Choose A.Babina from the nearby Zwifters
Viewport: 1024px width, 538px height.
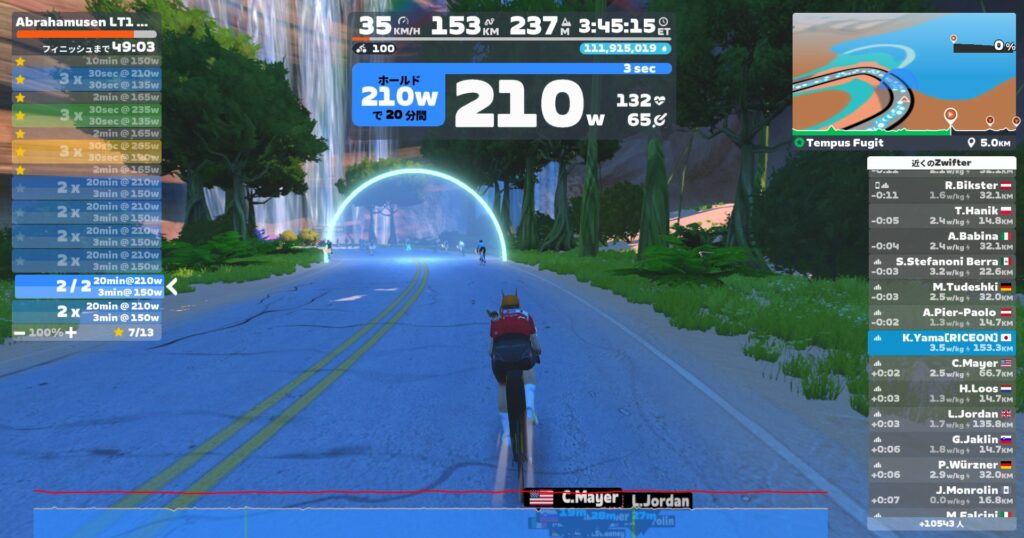(941, 241)
